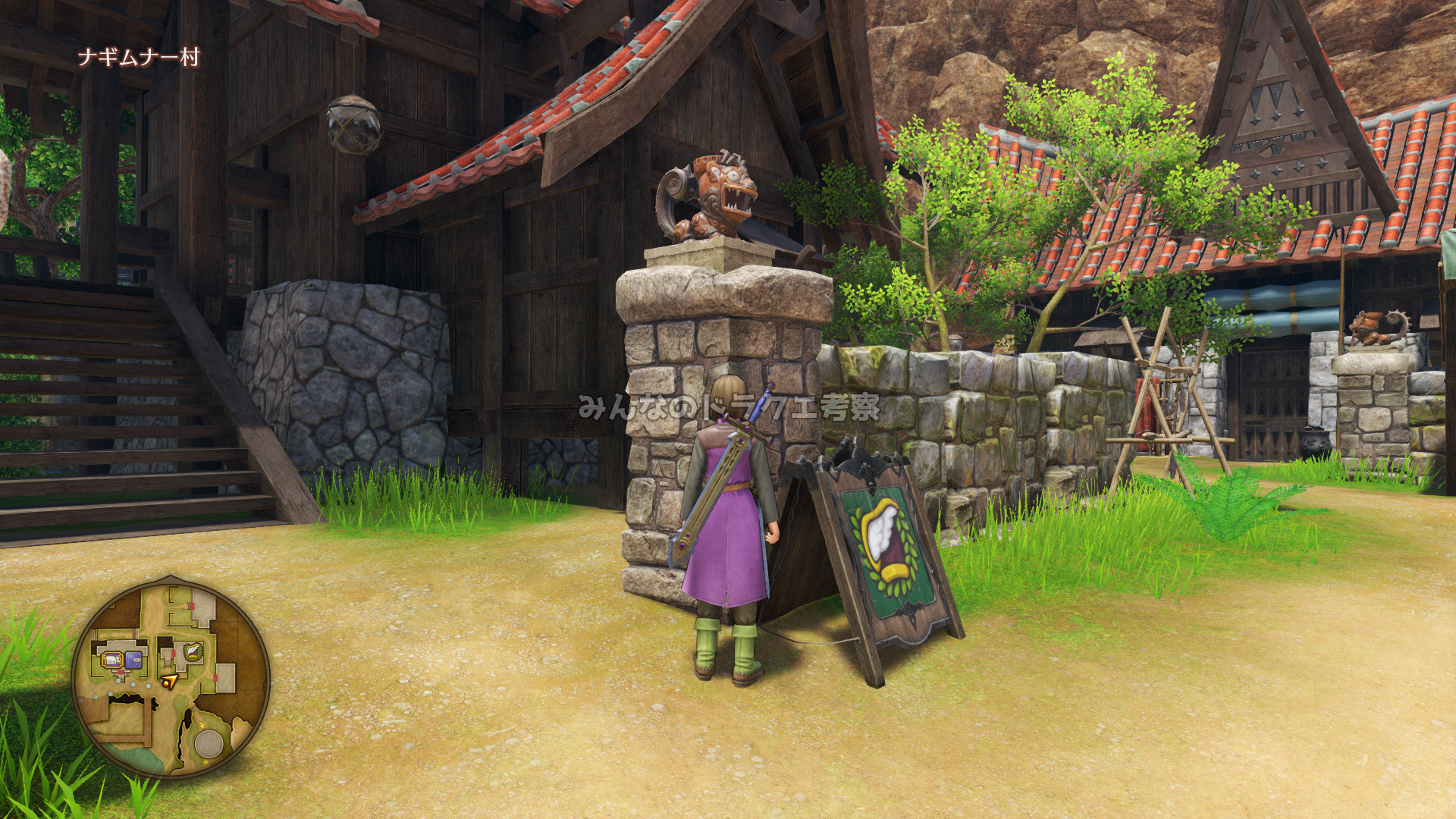
Task: Select the blue vault marker on the minimap
Action: pyautogui.click(x=133, y=660)
